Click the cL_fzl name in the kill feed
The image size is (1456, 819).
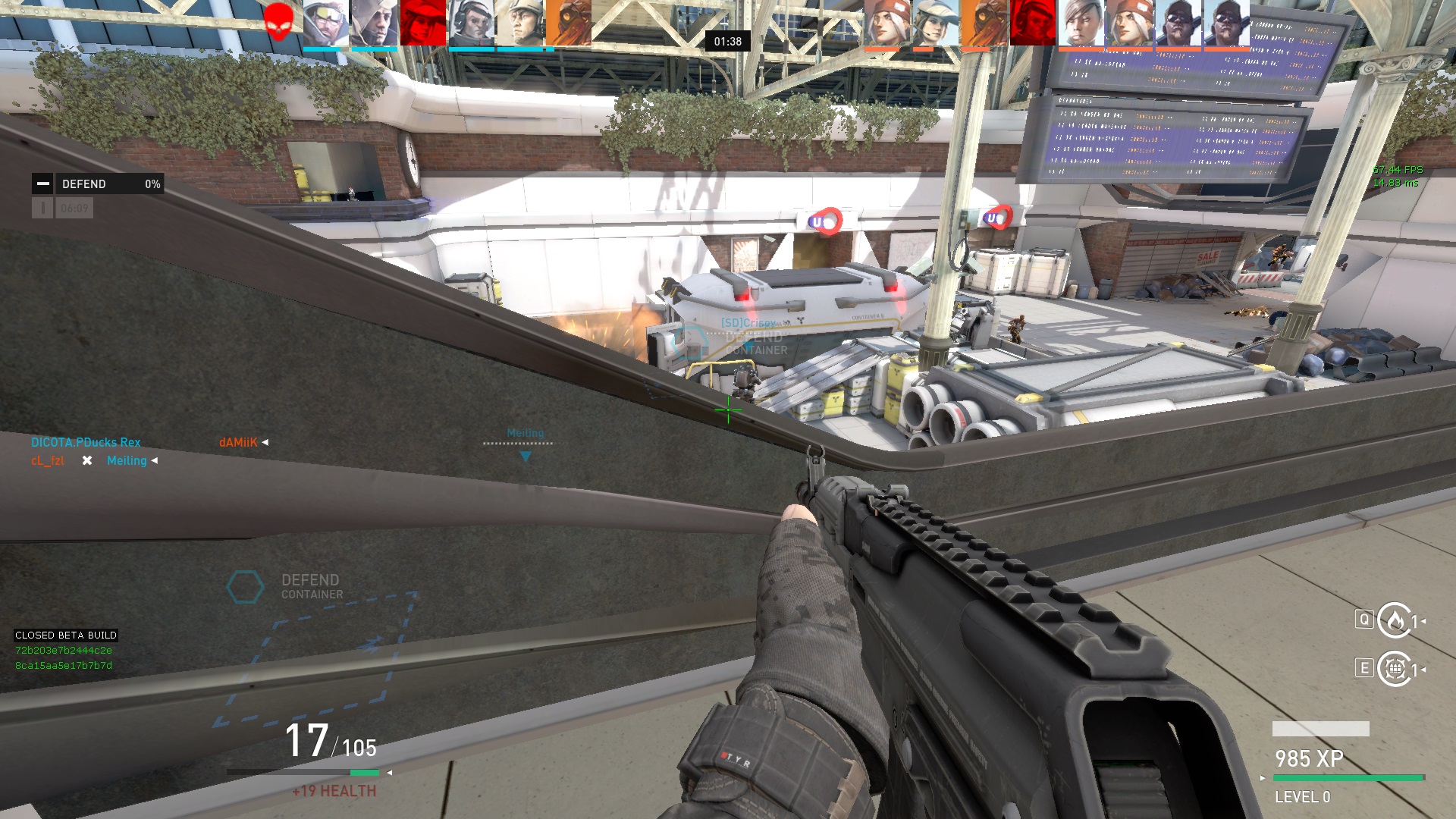47,460
